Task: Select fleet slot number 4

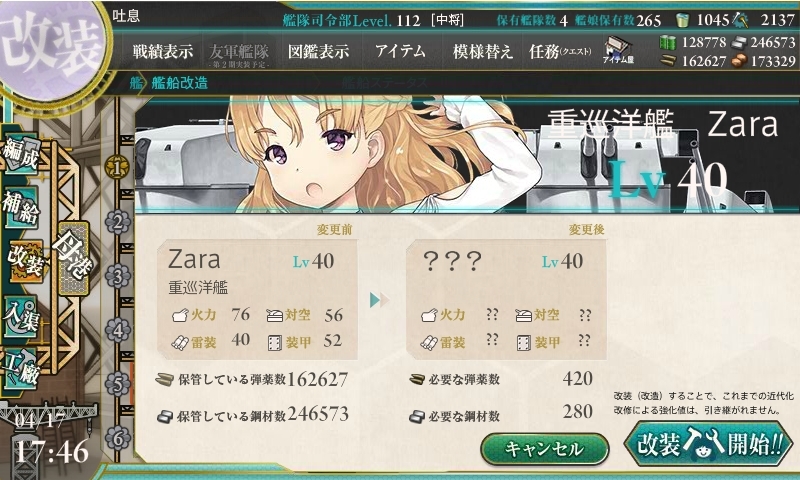Action: (x=118, y=329)
